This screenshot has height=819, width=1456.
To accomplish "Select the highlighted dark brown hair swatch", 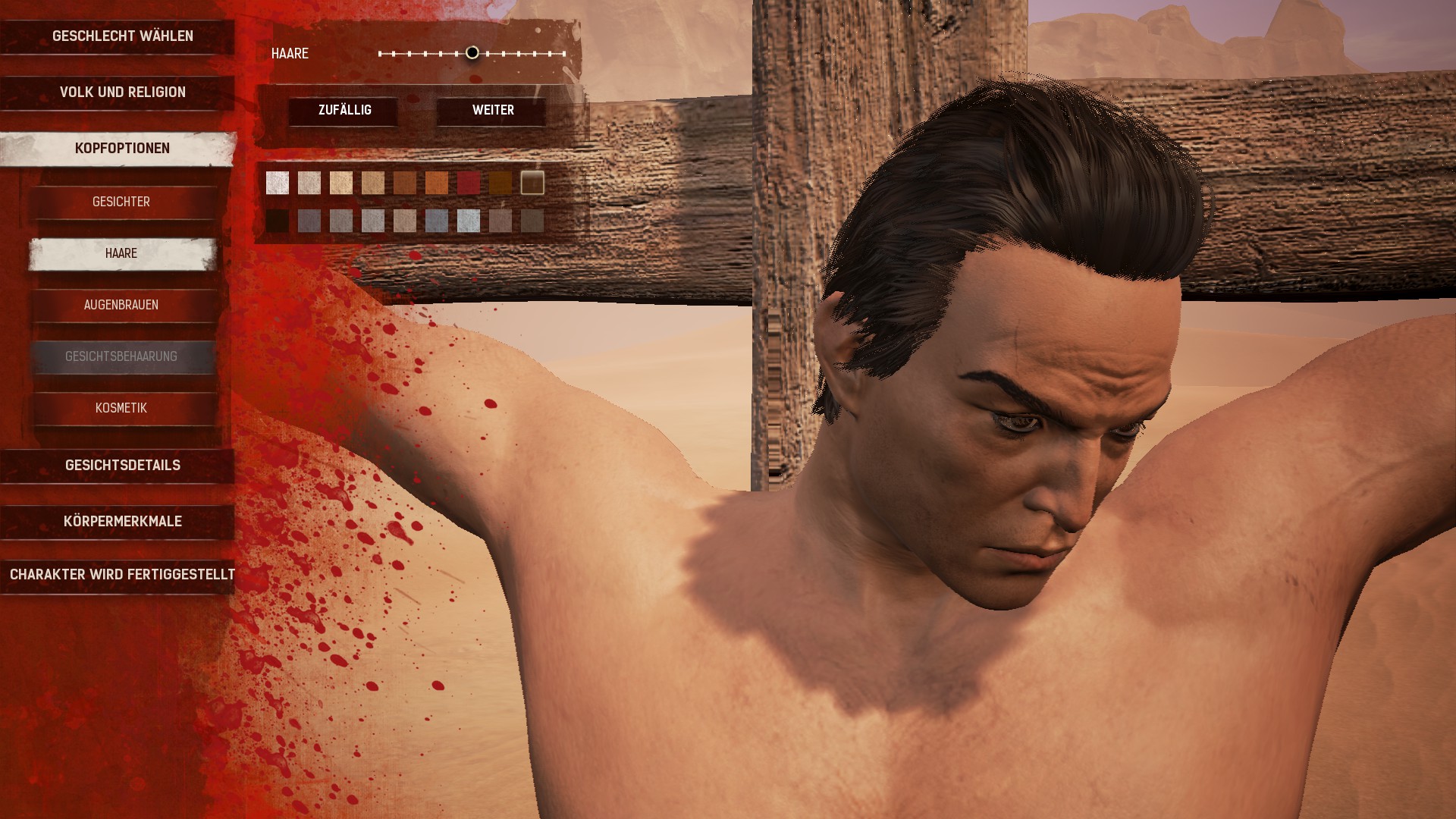I will click(532, 183).
